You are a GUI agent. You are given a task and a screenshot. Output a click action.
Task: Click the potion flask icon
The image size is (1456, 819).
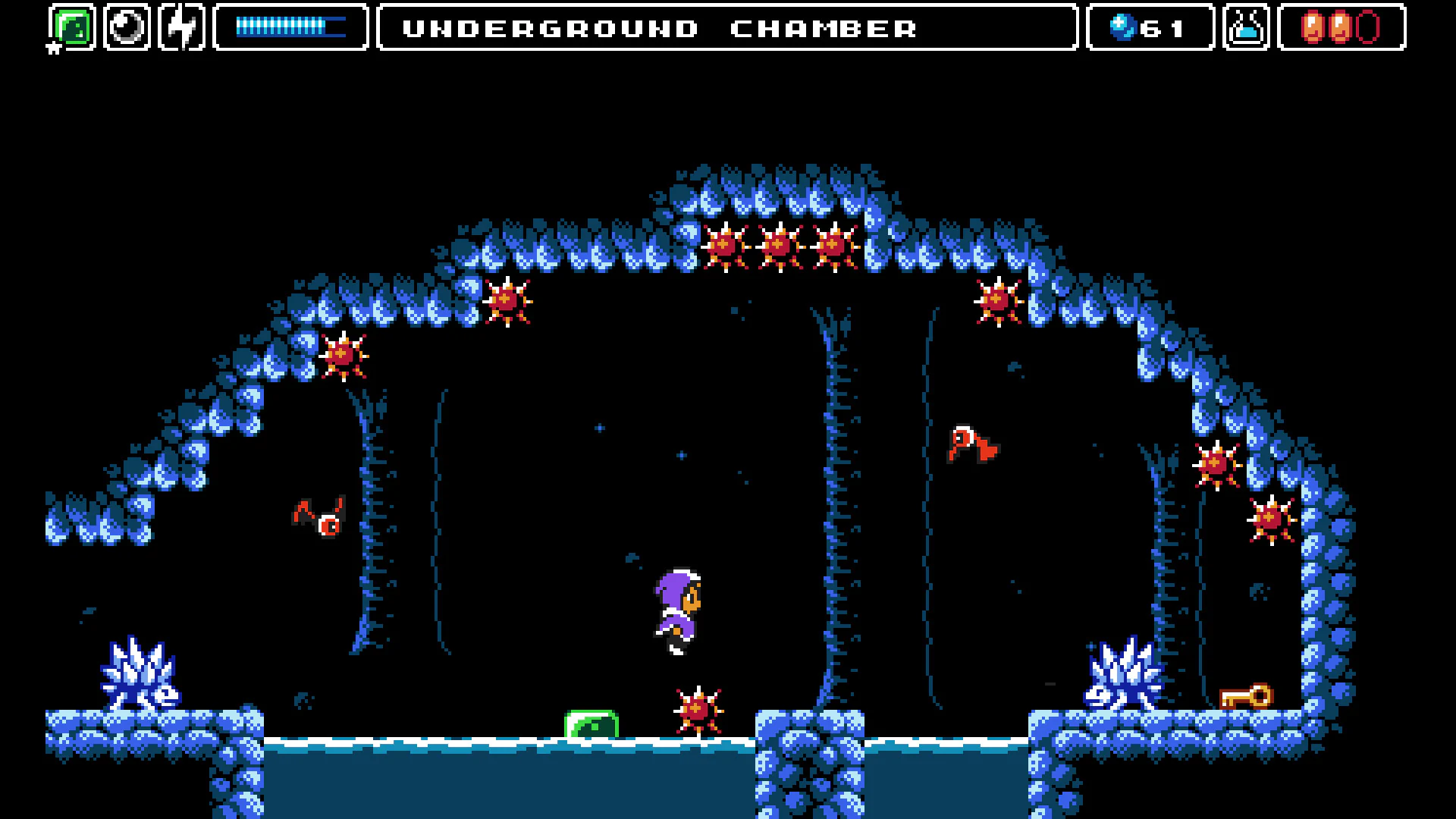pos(1247,28)
